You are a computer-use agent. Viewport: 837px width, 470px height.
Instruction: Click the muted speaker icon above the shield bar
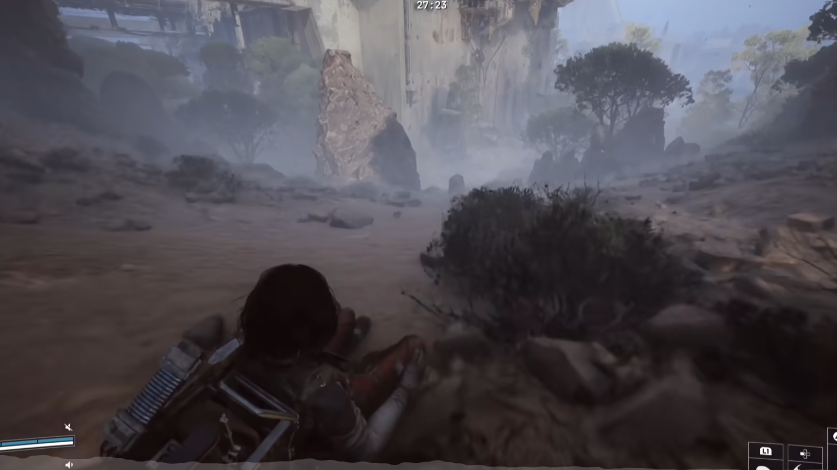pyautogui.click(x=68, y=428)
